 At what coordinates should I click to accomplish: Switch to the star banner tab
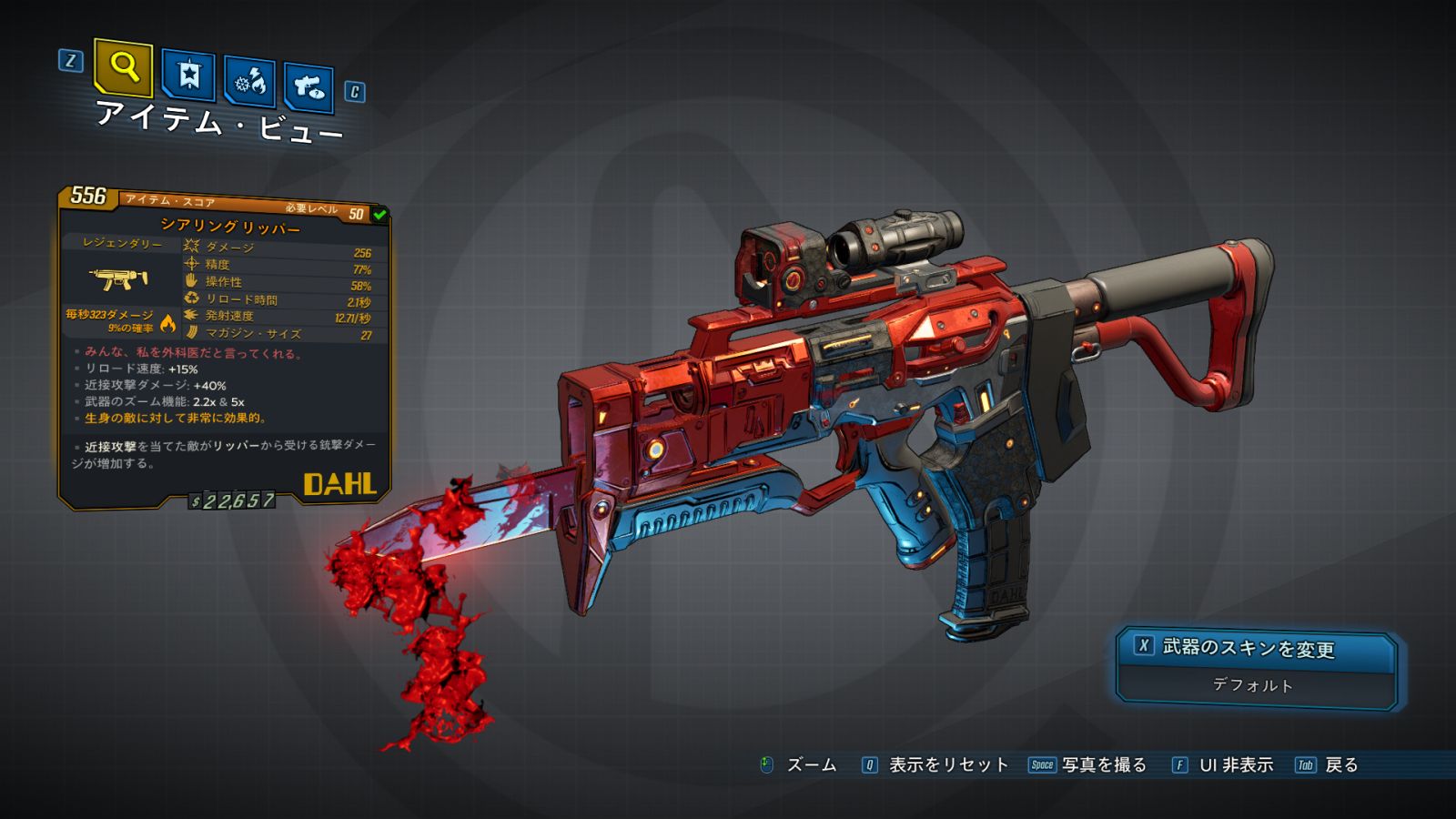coord(188,75)
